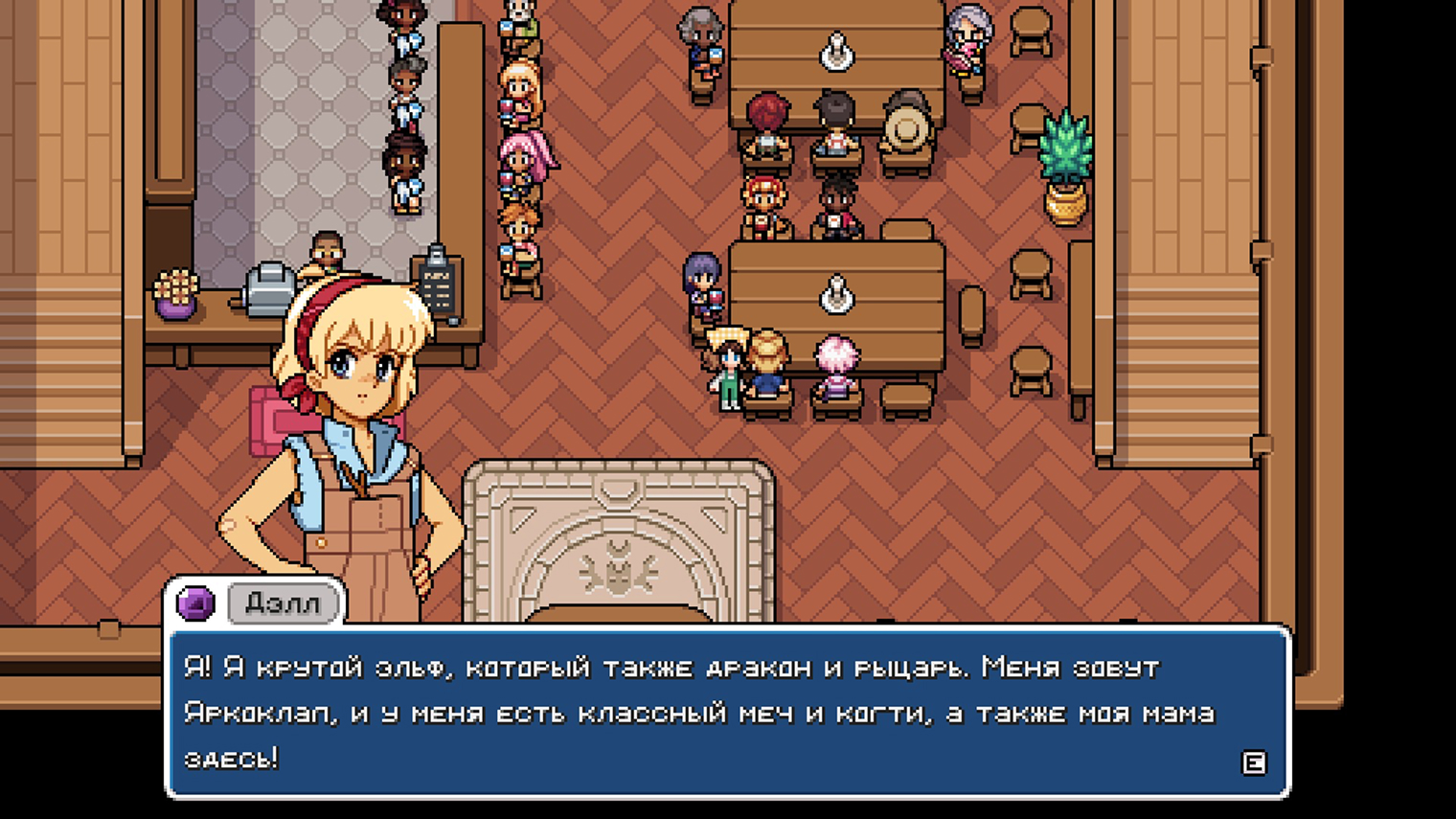Click the potted cactus near the tables
The width and height of the screenshot is (1456, 819).
coord(1066,163)
